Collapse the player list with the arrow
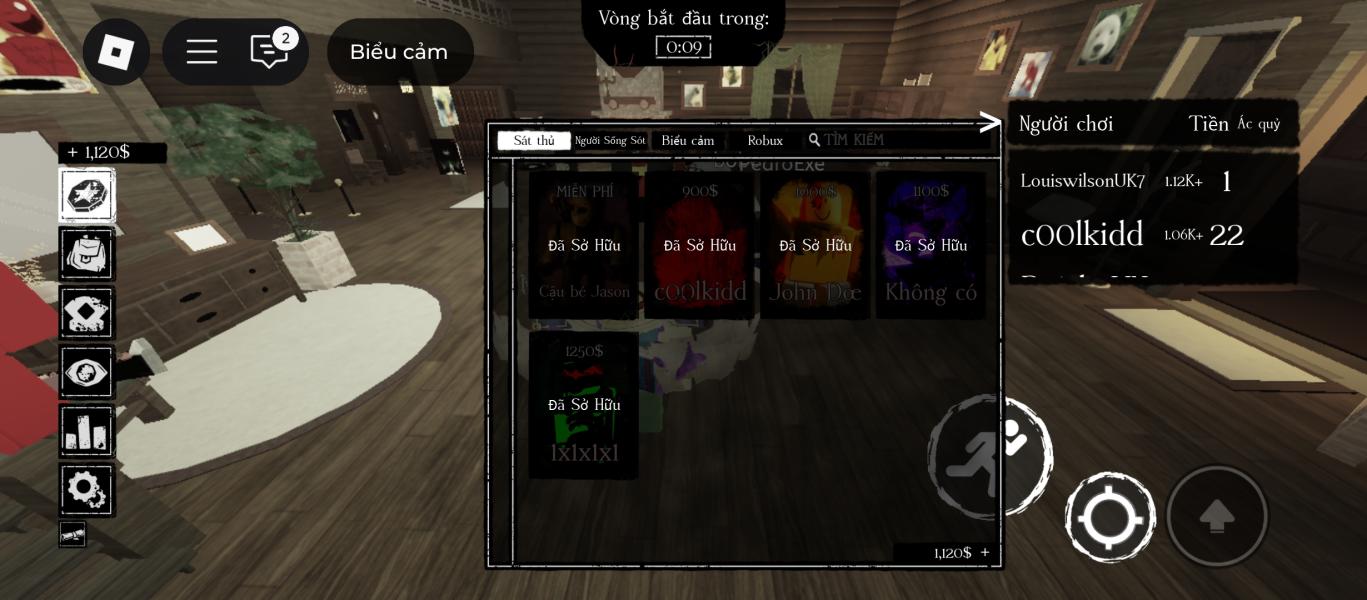Image resolution: width=1367 pixels, height=600 pixels. (x=990, y=123)
